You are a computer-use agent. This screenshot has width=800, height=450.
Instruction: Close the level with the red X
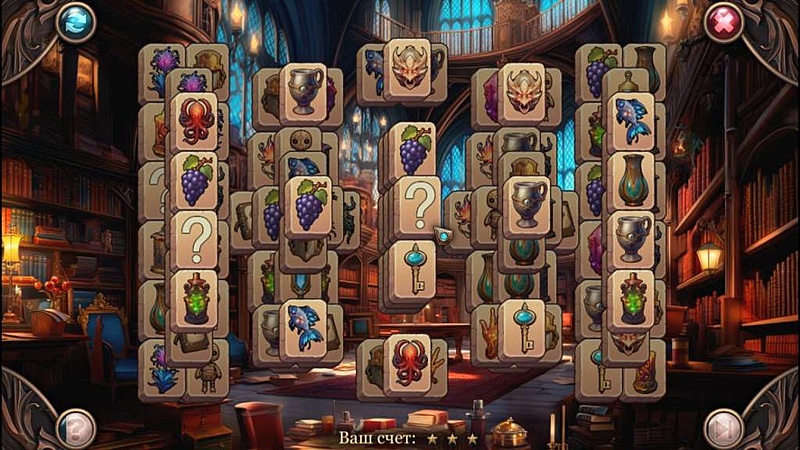tap(723, 22)
